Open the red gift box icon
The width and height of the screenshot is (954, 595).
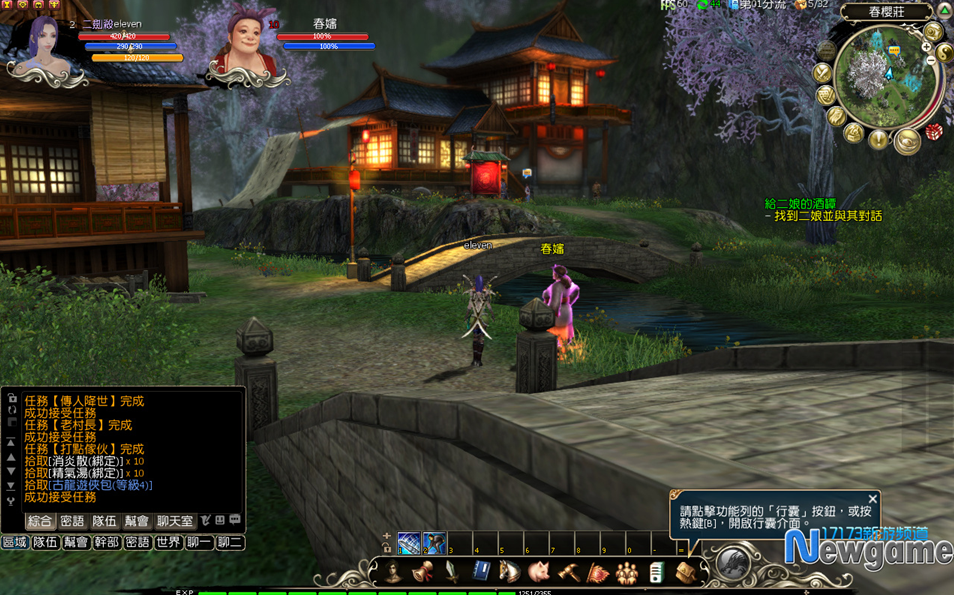click(x=933, y=132)
